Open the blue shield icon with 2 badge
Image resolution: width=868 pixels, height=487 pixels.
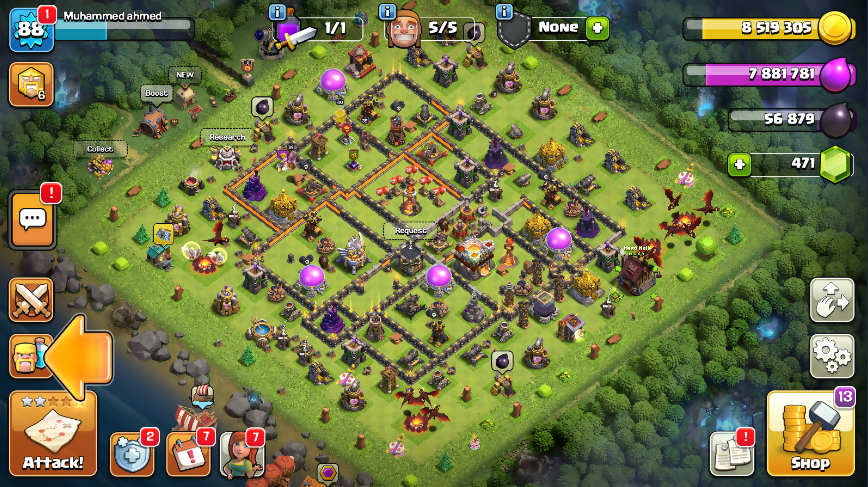point(132,455)
